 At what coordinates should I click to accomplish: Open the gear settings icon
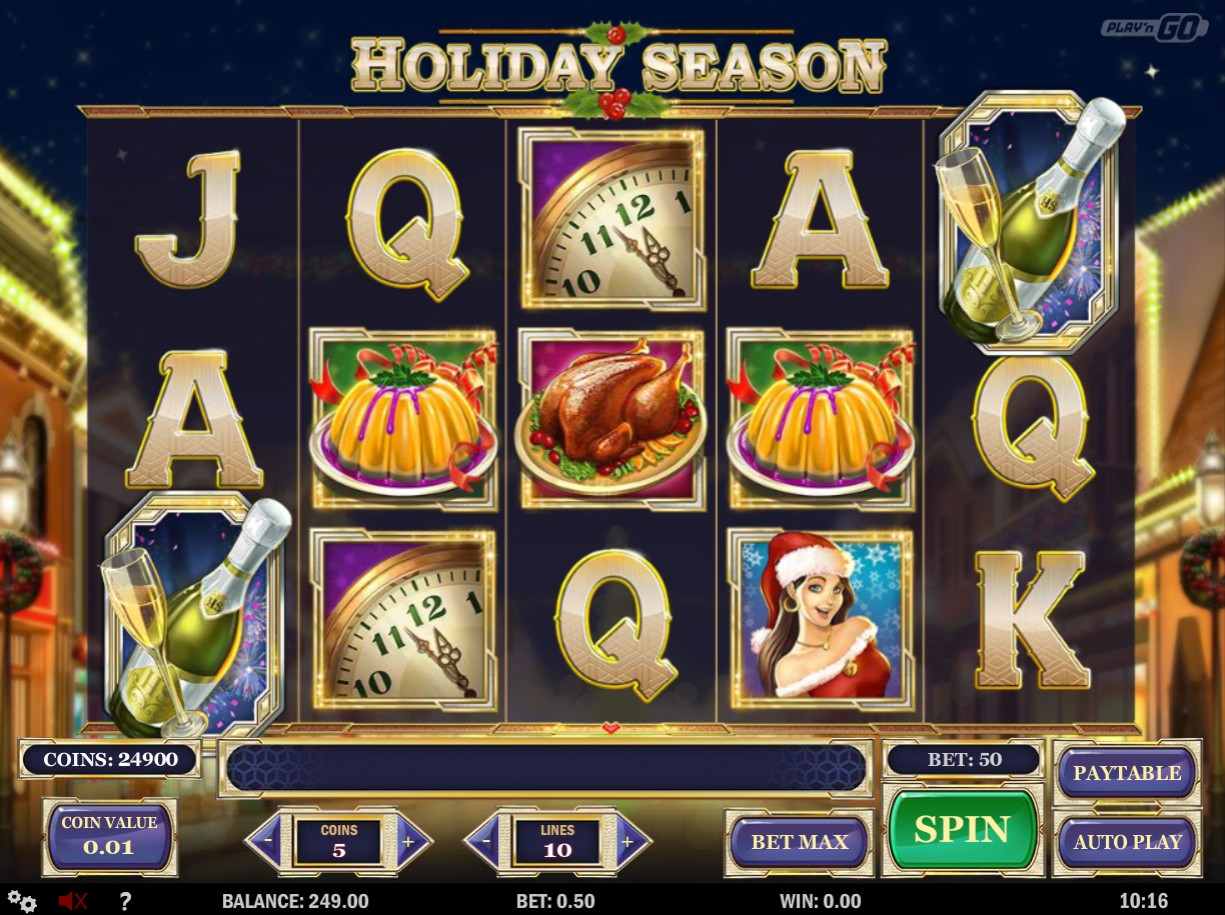22,901
